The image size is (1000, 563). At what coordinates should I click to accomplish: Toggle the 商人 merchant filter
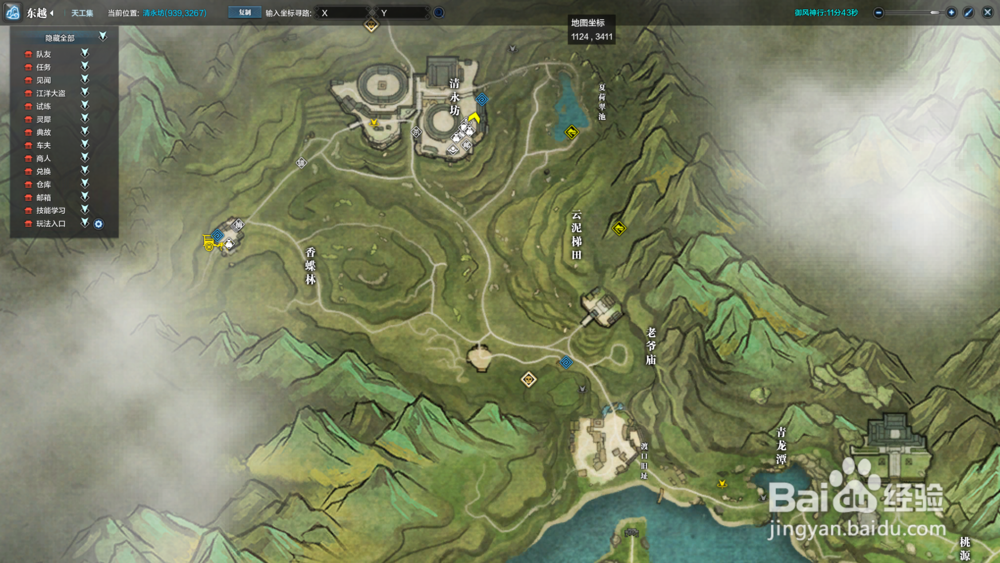pyautogui.click(x=85, y=158)
